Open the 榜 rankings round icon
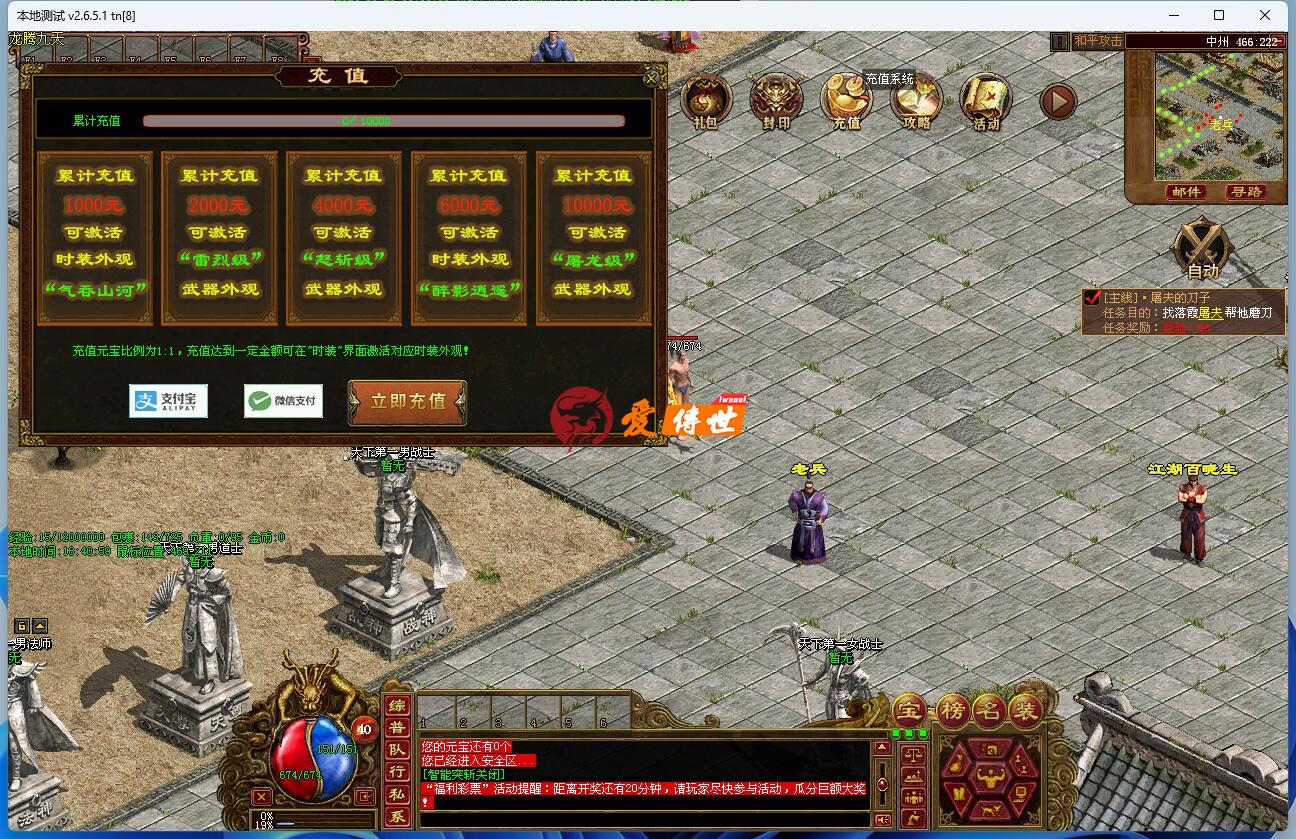This screenshot has width=1296, height=839. click(951, 709)
